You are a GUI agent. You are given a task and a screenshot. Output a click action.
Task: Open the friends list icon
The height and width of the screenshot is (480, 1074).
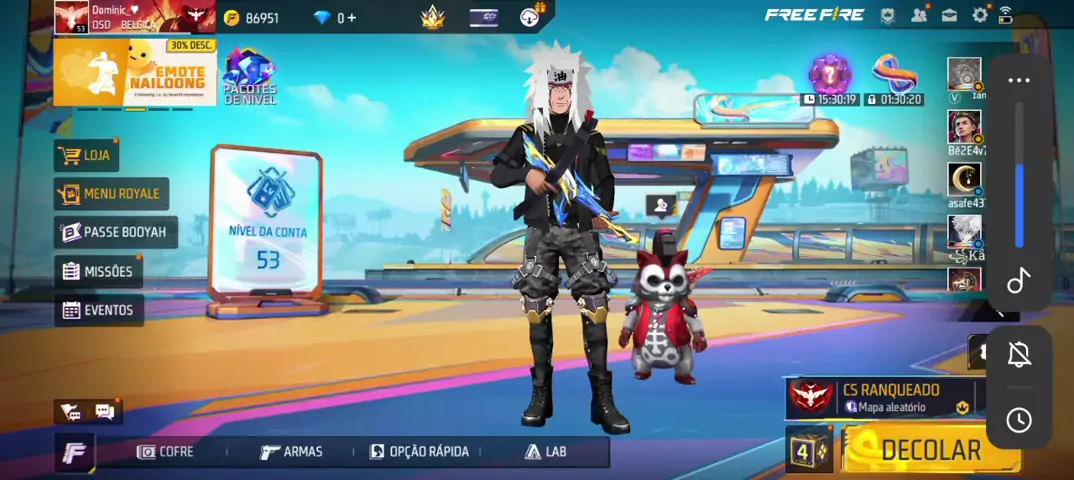919,15
